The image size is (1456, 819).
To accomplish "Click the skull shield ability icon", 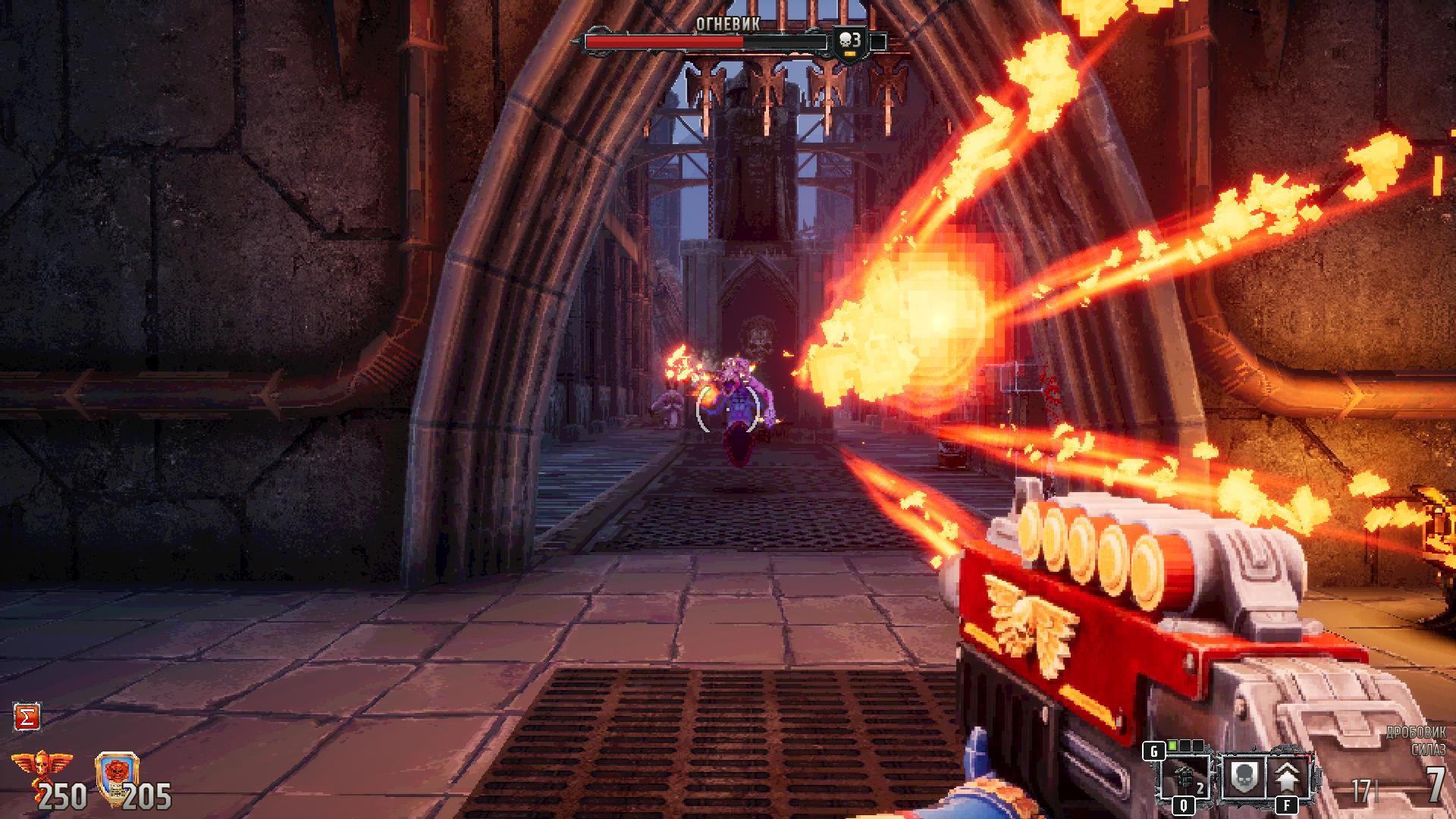I will [1242, 778].
